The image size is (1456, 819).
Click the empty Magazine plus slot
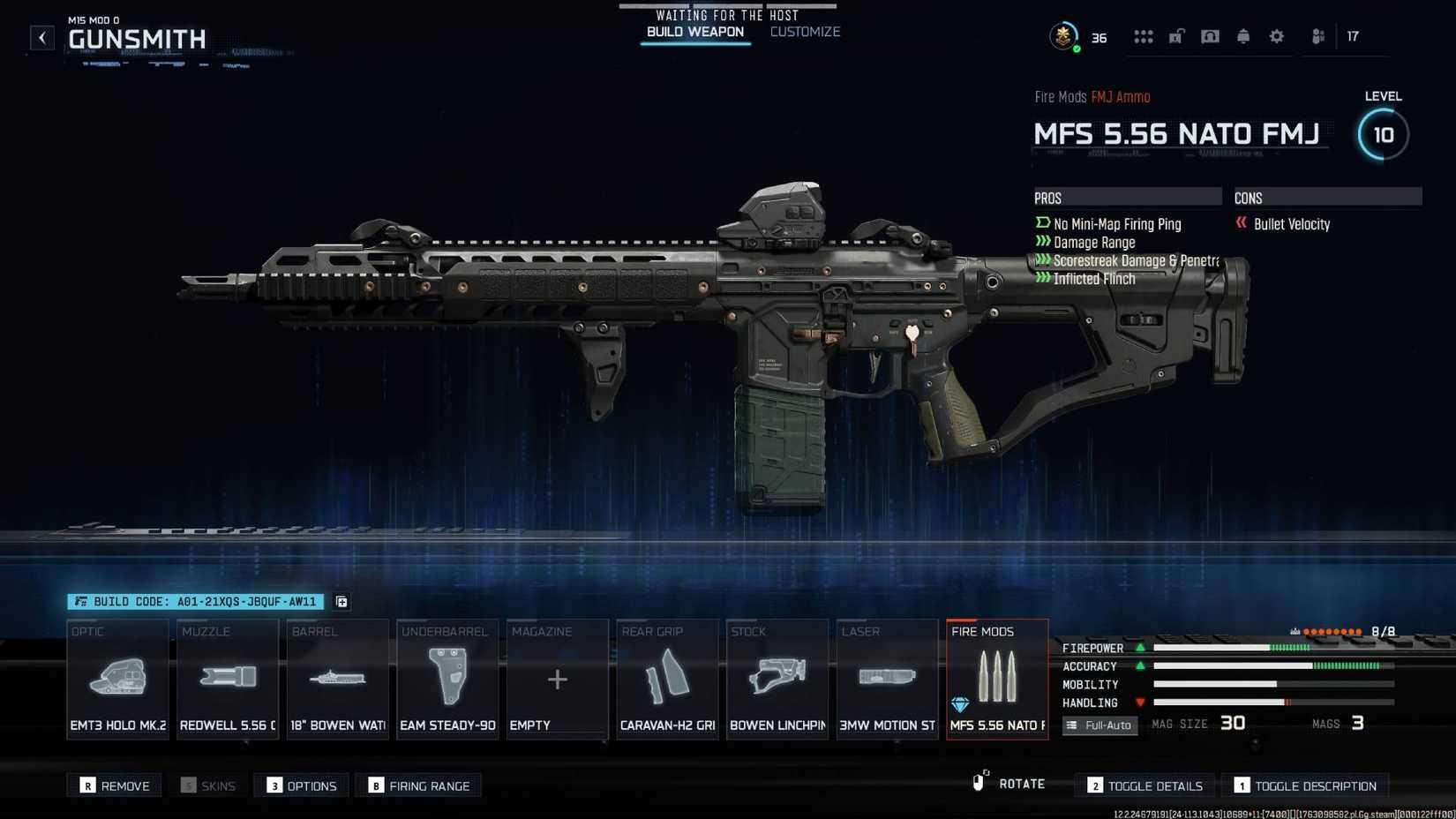557,678
